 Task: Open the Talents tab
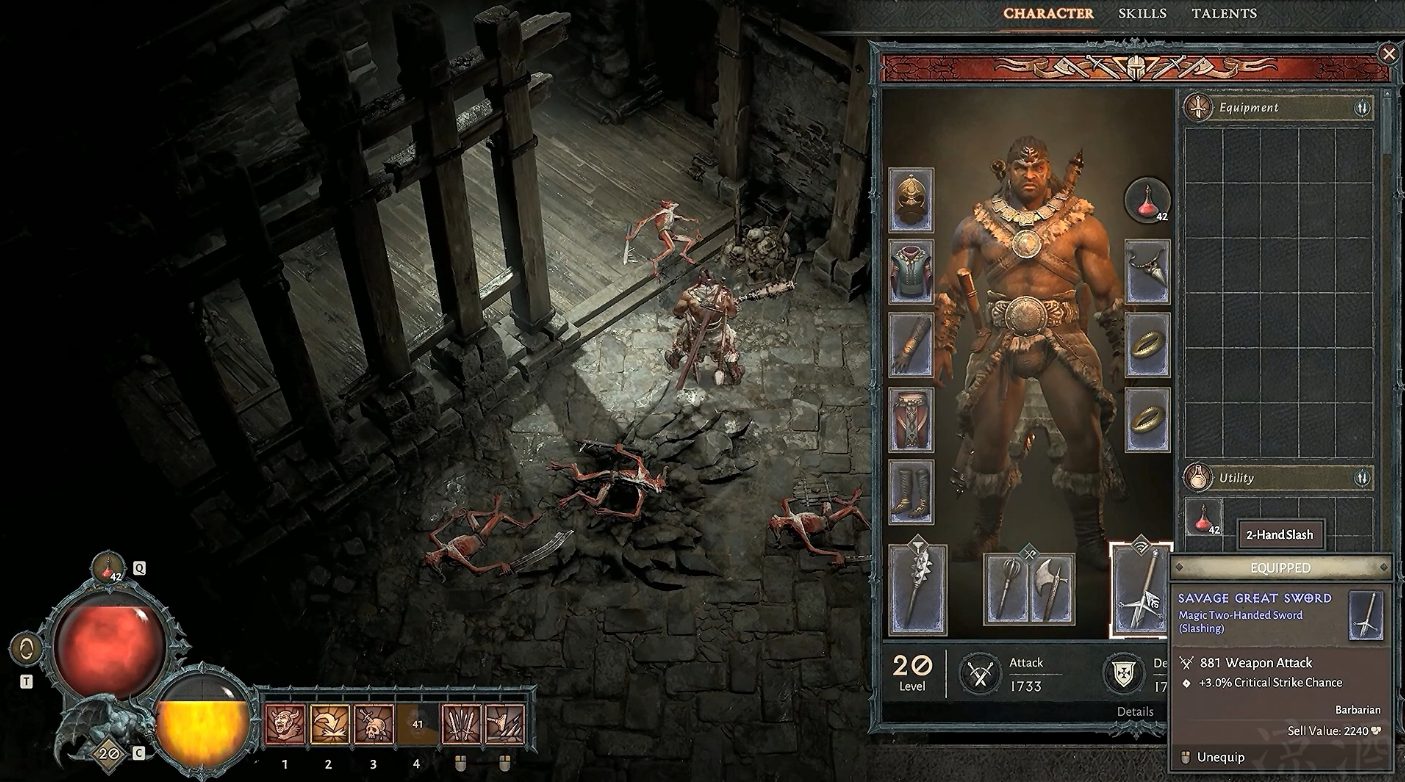(x=1224, y=14)
